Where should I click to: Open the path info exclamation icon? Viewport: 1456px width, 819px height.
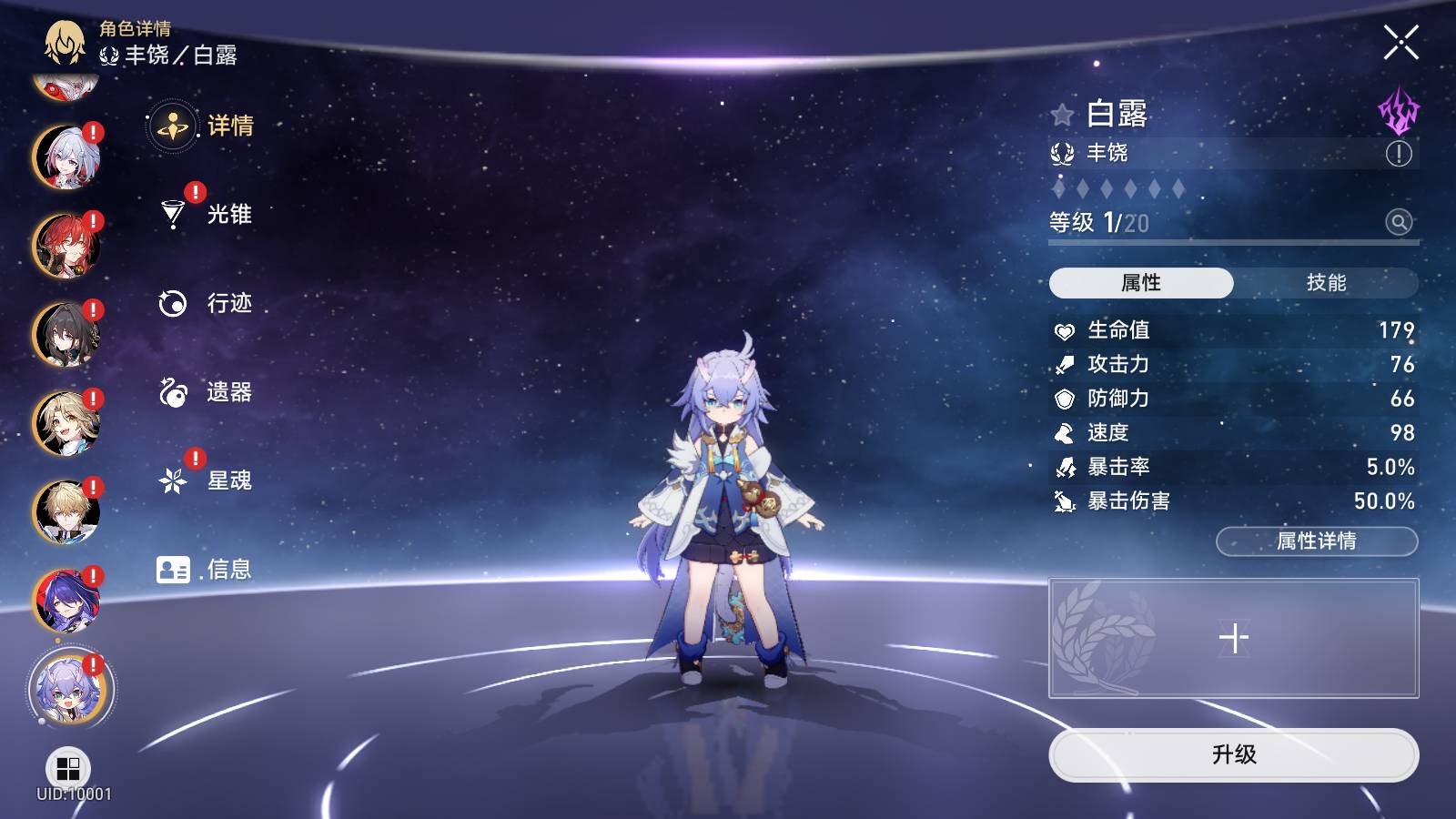click(1399, 154)
